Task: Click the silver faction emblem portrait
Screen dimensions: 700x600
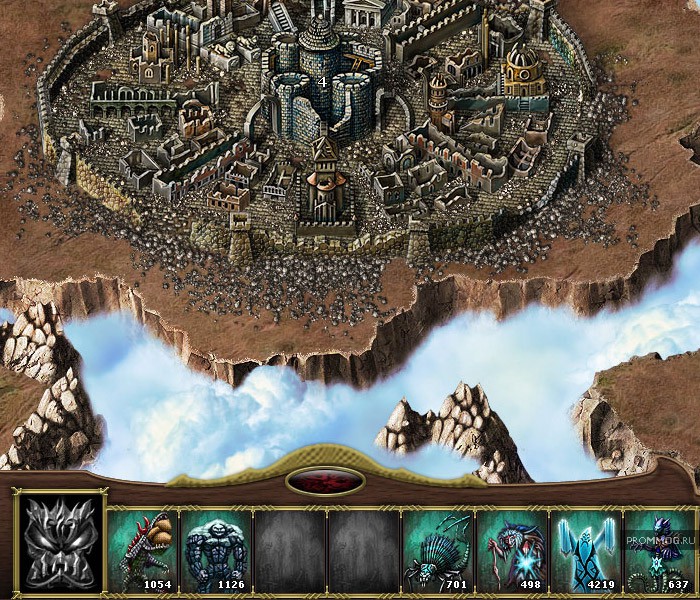Action: (62, 544)
